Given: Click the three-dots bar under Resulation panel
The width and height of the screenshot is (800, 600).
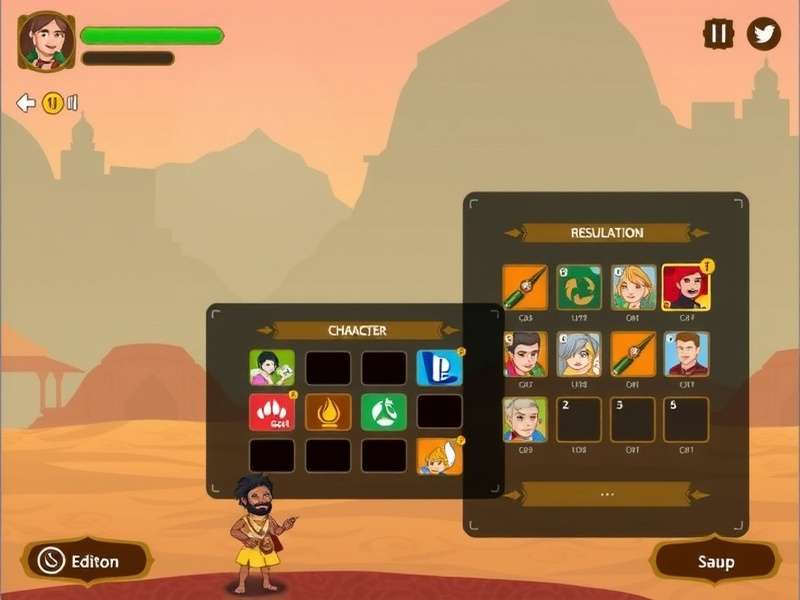Looking at the screenshot, I should click(607, 494).
